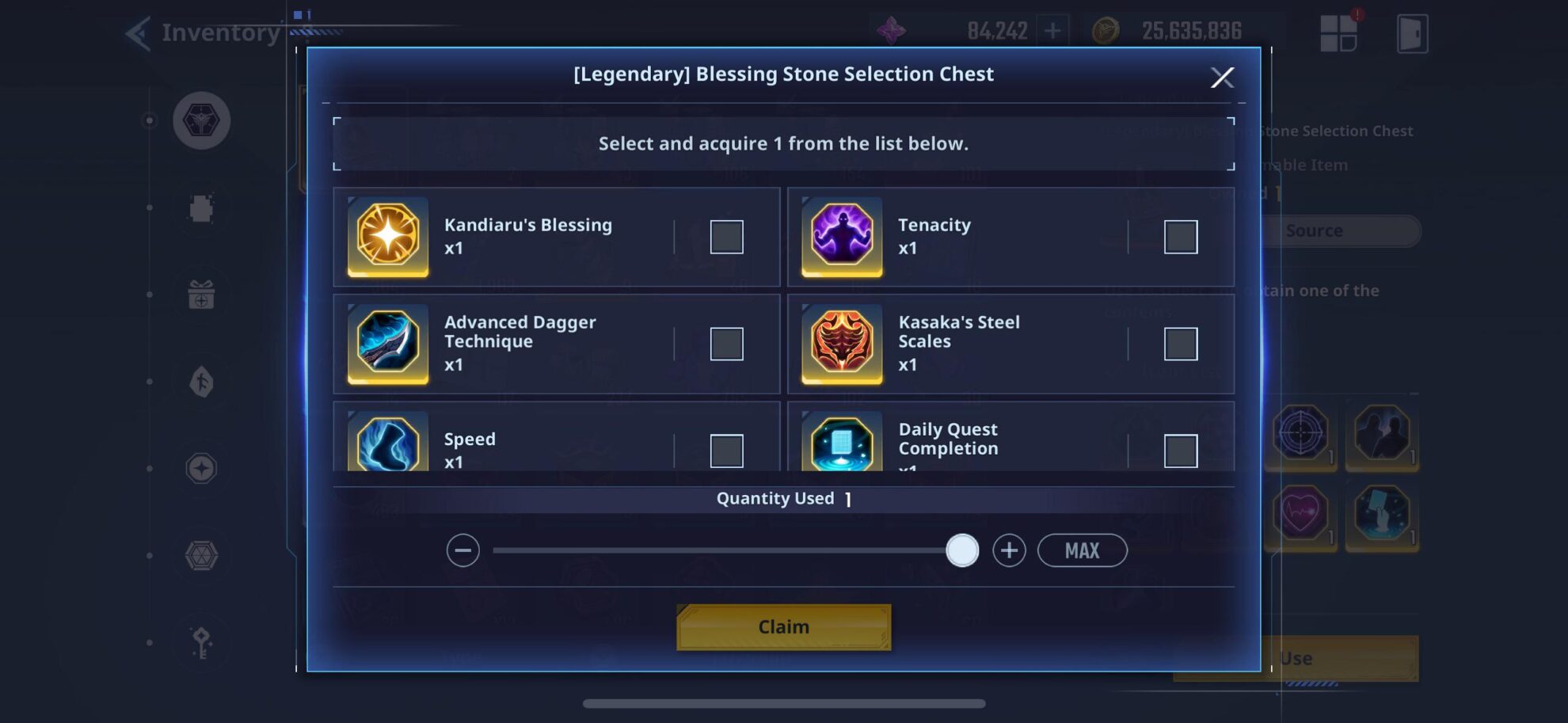Select the Advanced Dagger Technique icon
This screenshot has width=1568, height=723.
387,344
